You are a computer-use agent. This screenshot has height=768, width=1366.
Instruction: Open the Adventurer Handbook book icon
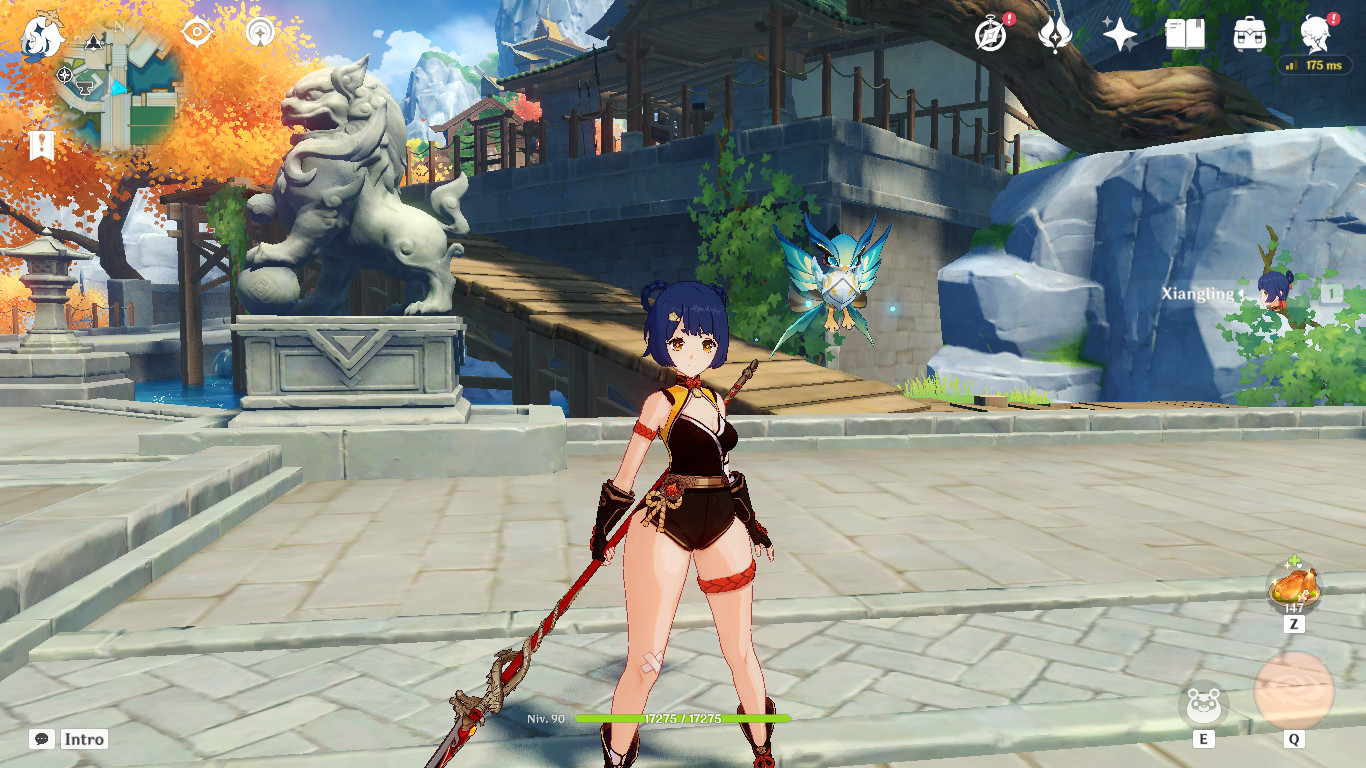(1186, 34)
